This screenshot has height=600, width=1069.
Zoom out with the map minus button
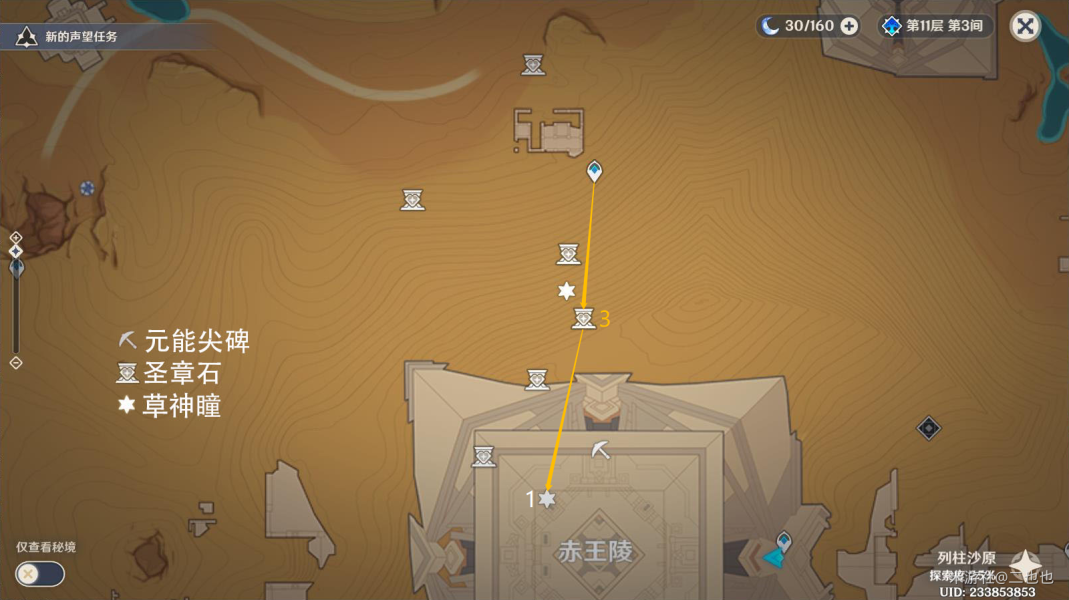(16, 363)
